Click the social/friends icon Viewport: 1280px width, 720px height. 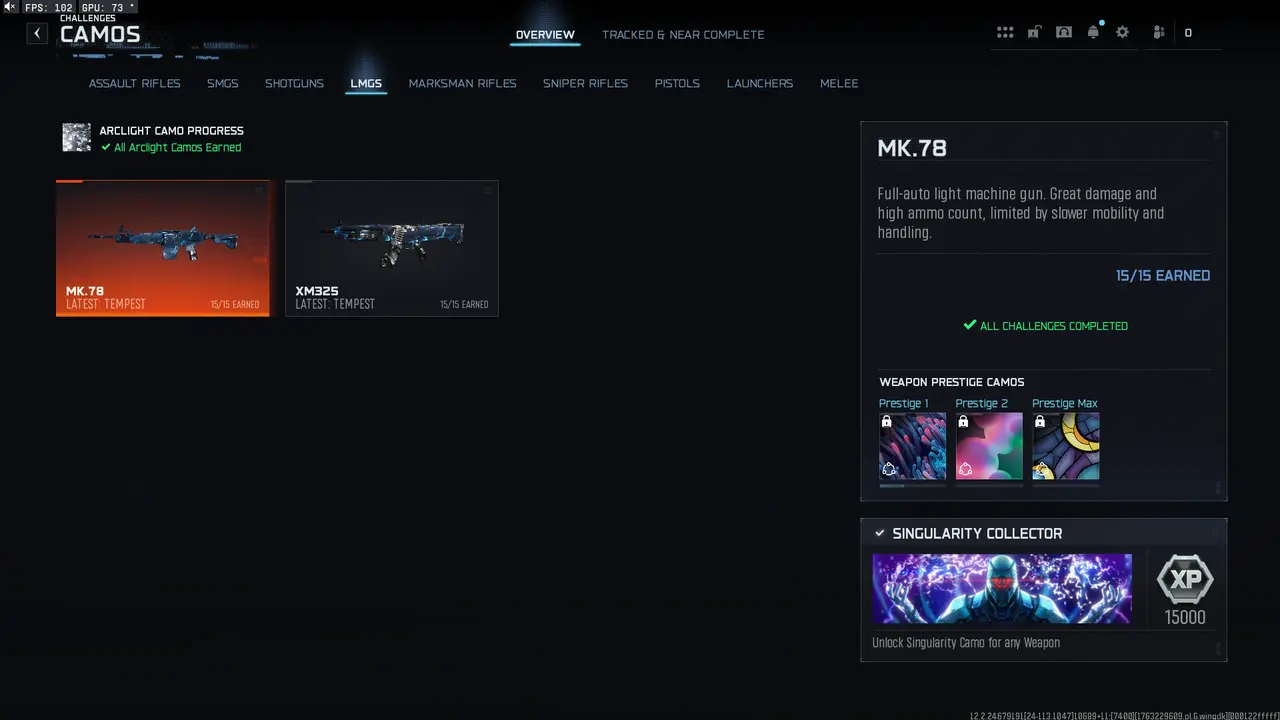[x=1158, y=32]
